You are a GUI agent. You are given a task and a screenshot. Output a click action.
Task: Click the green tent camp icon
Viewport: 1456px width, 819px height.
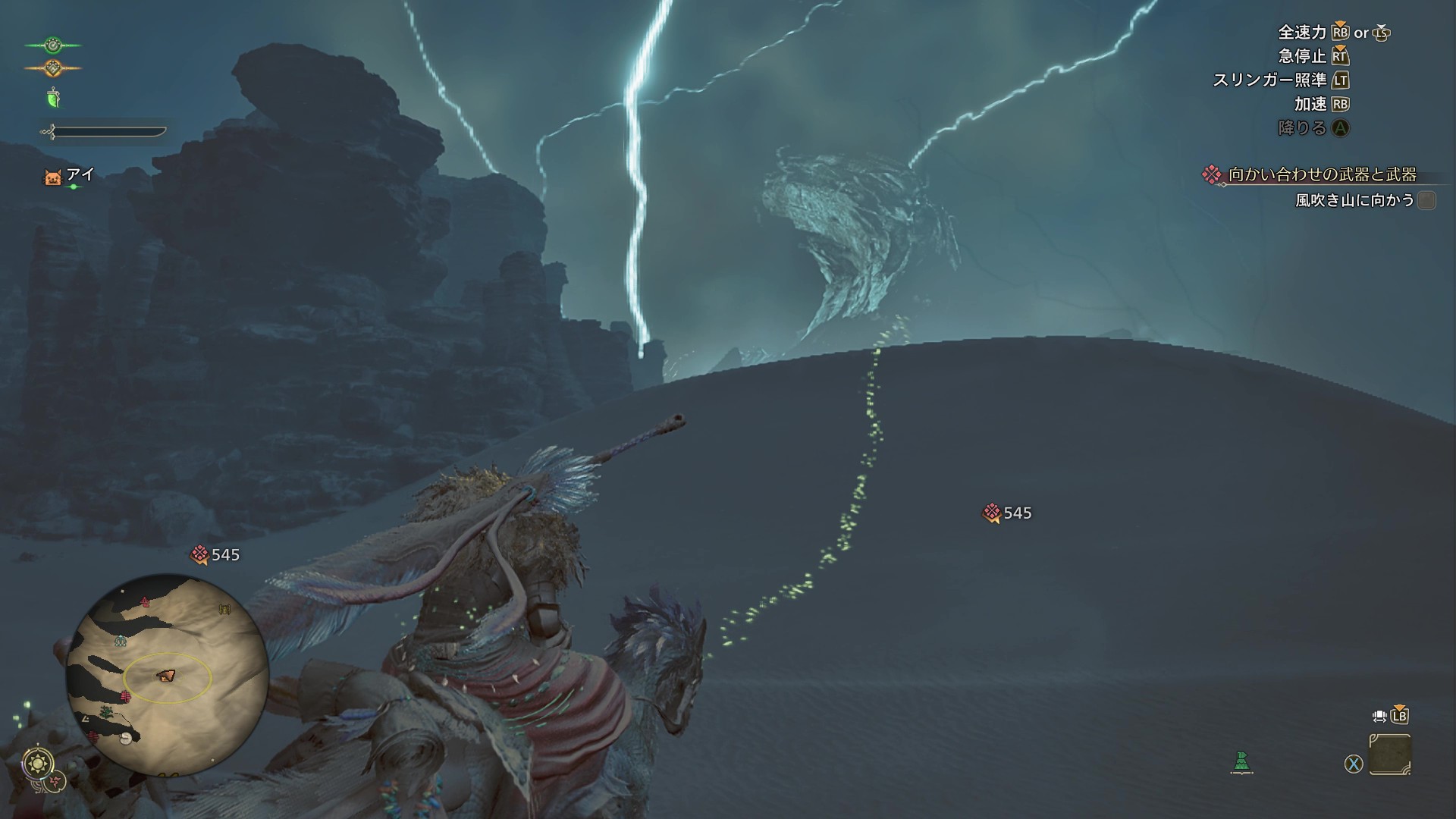click(1241, 761)
